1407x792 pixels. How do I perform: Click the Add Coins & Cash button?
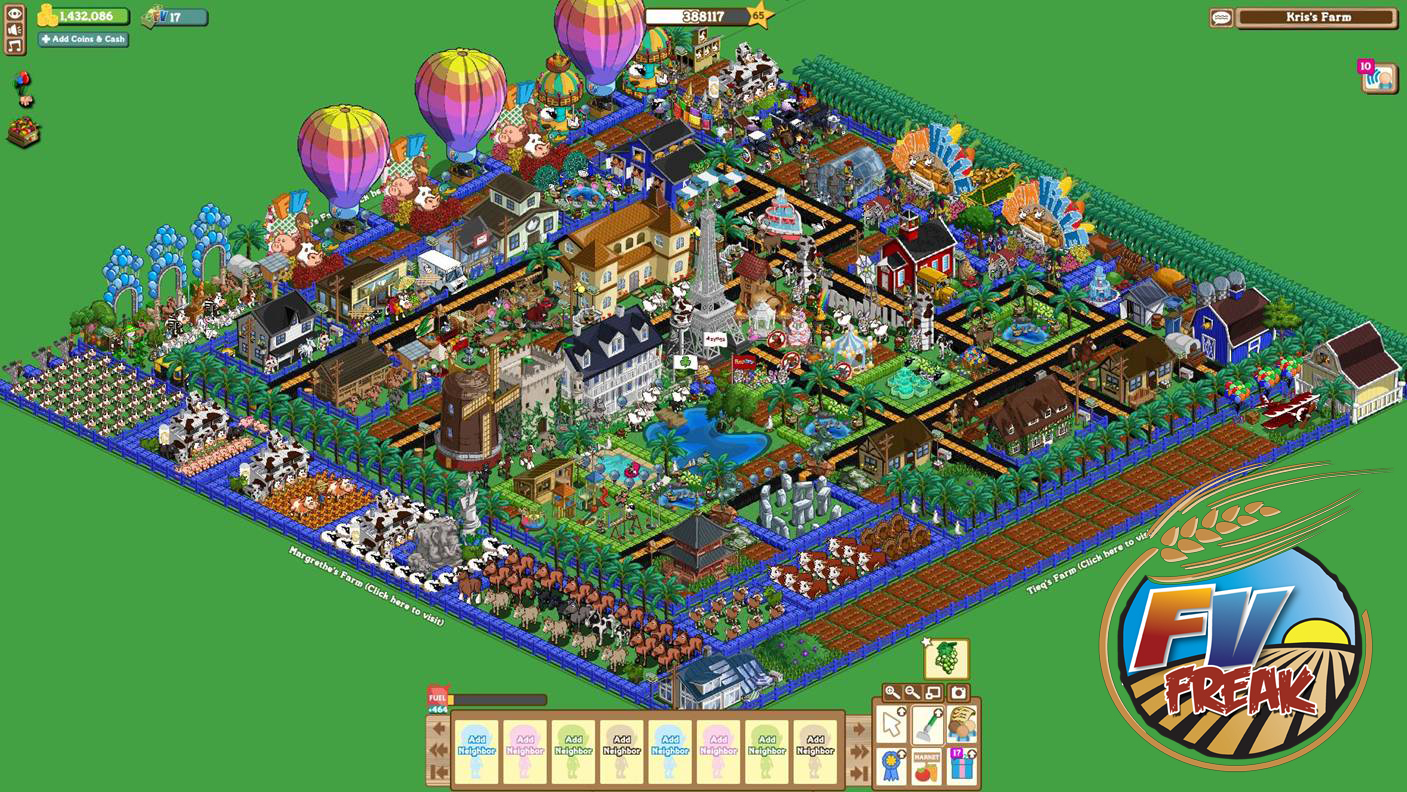pos(83,39)
